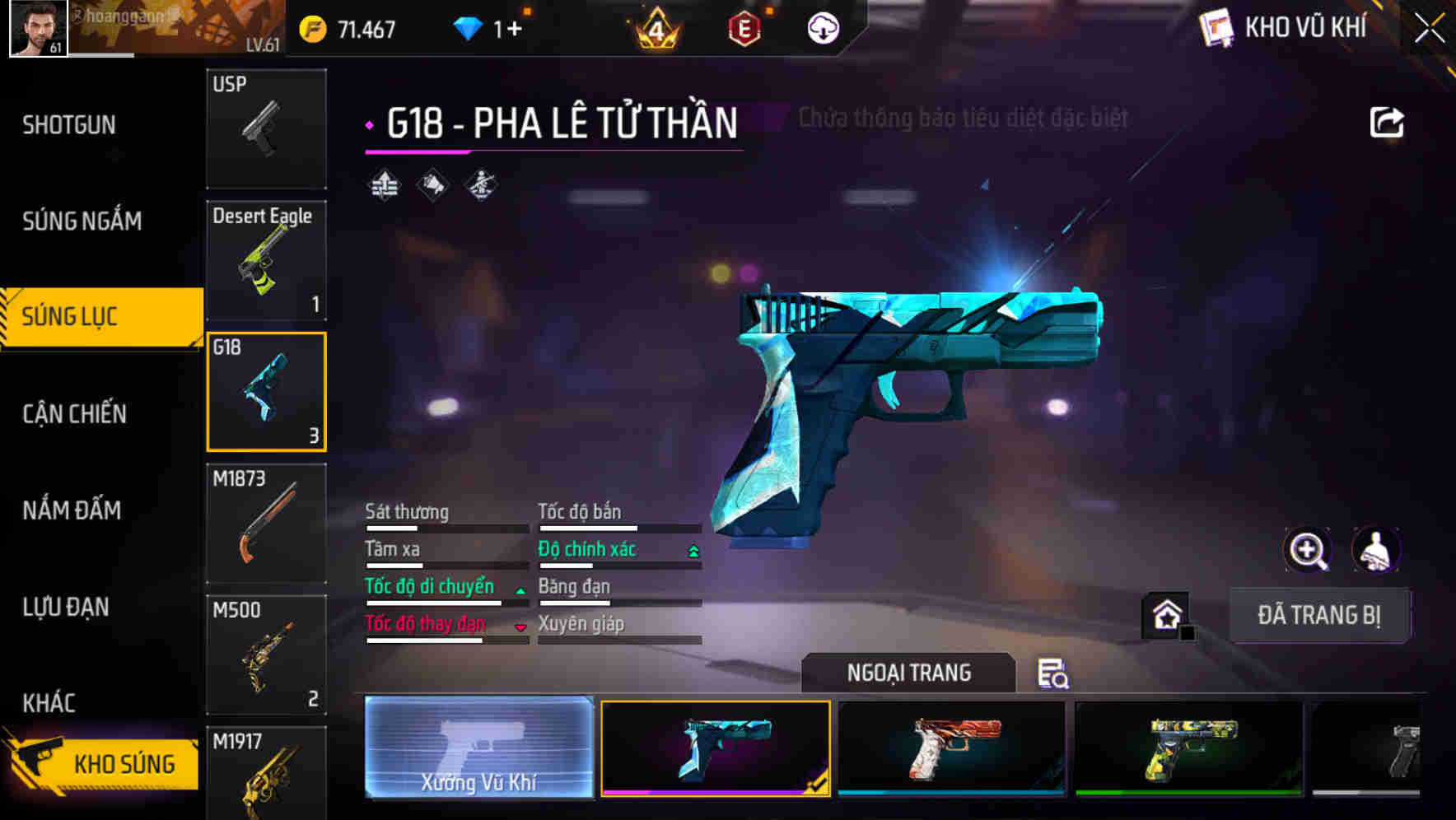Viewport: 1456px width, 820px height.
Task: Open the weapon attributes upgrade icon below G18 title
Action: (x=383, y=185)
